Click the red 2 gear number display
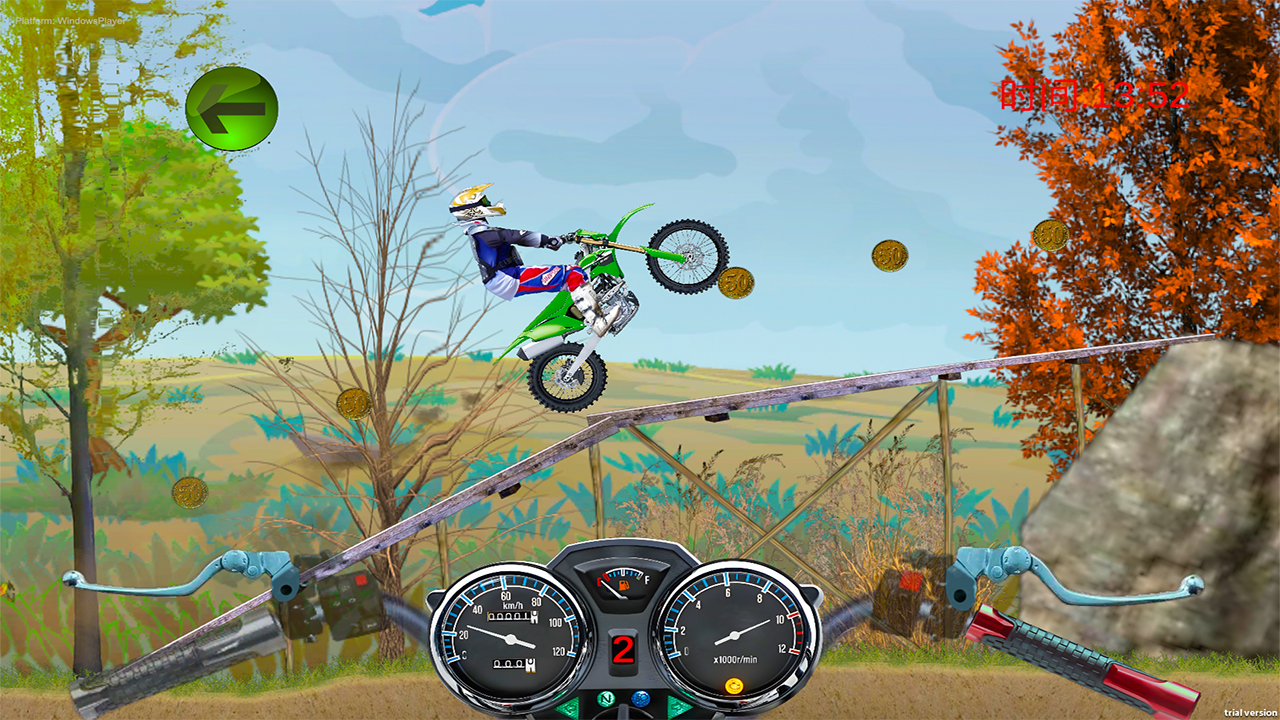Screen dimensions: 1280x720 pyautogui.click(x=622, y=647)
